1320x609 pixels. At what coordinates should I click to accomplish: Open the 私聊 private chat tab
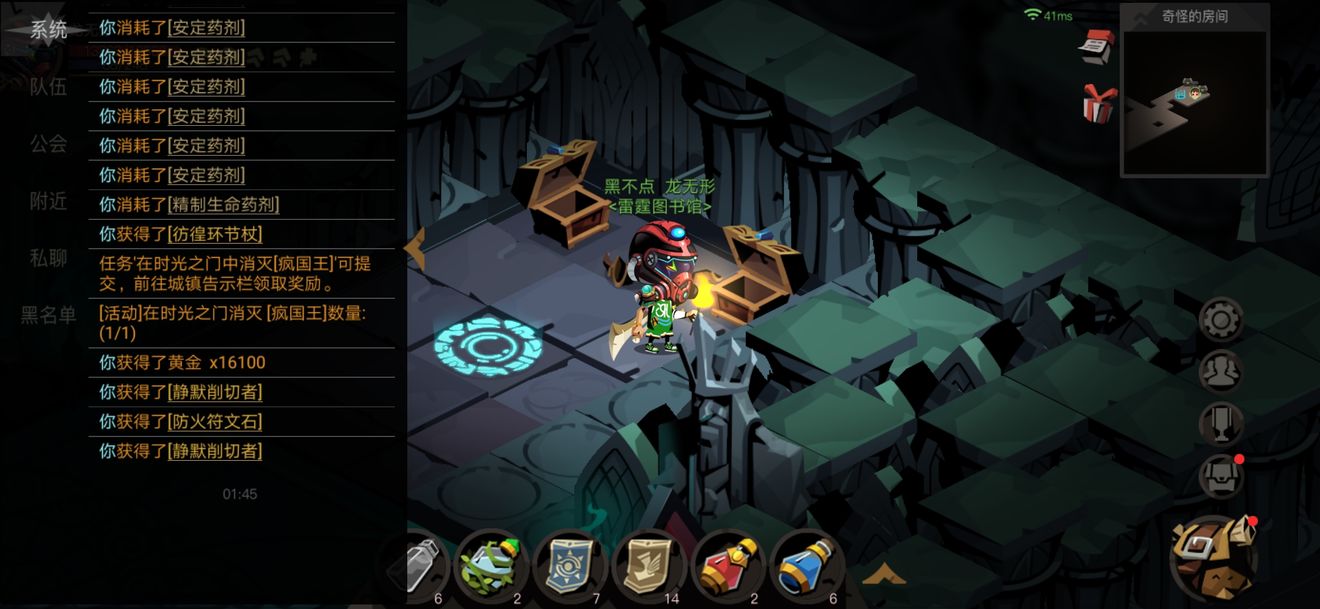click(48, 258)
